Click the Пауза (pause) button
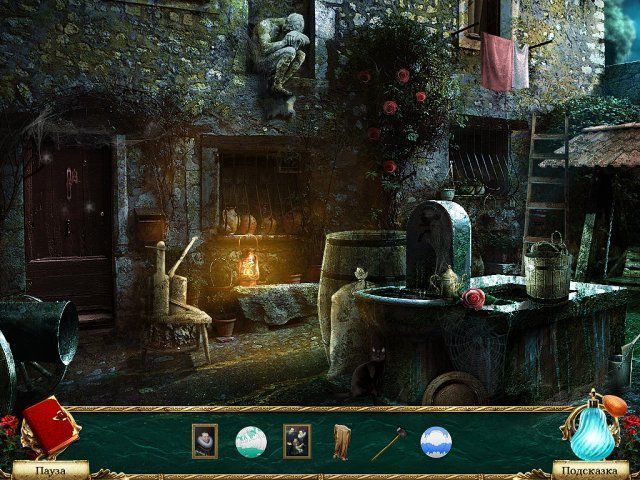The image size is (640, 480). (x=50, y=468)
